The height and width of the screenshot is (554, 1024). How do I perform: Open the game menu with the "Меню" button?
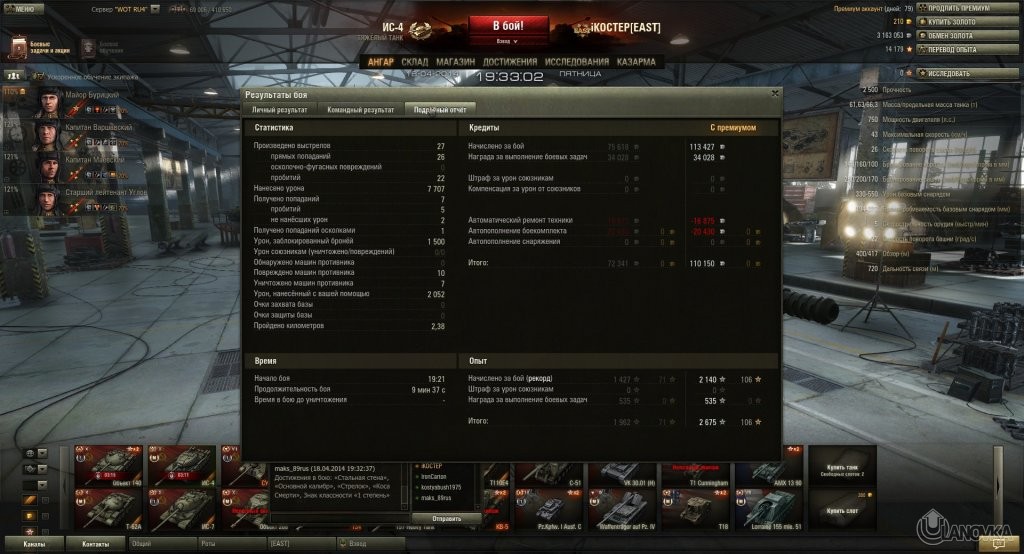[x=23, y=8]
